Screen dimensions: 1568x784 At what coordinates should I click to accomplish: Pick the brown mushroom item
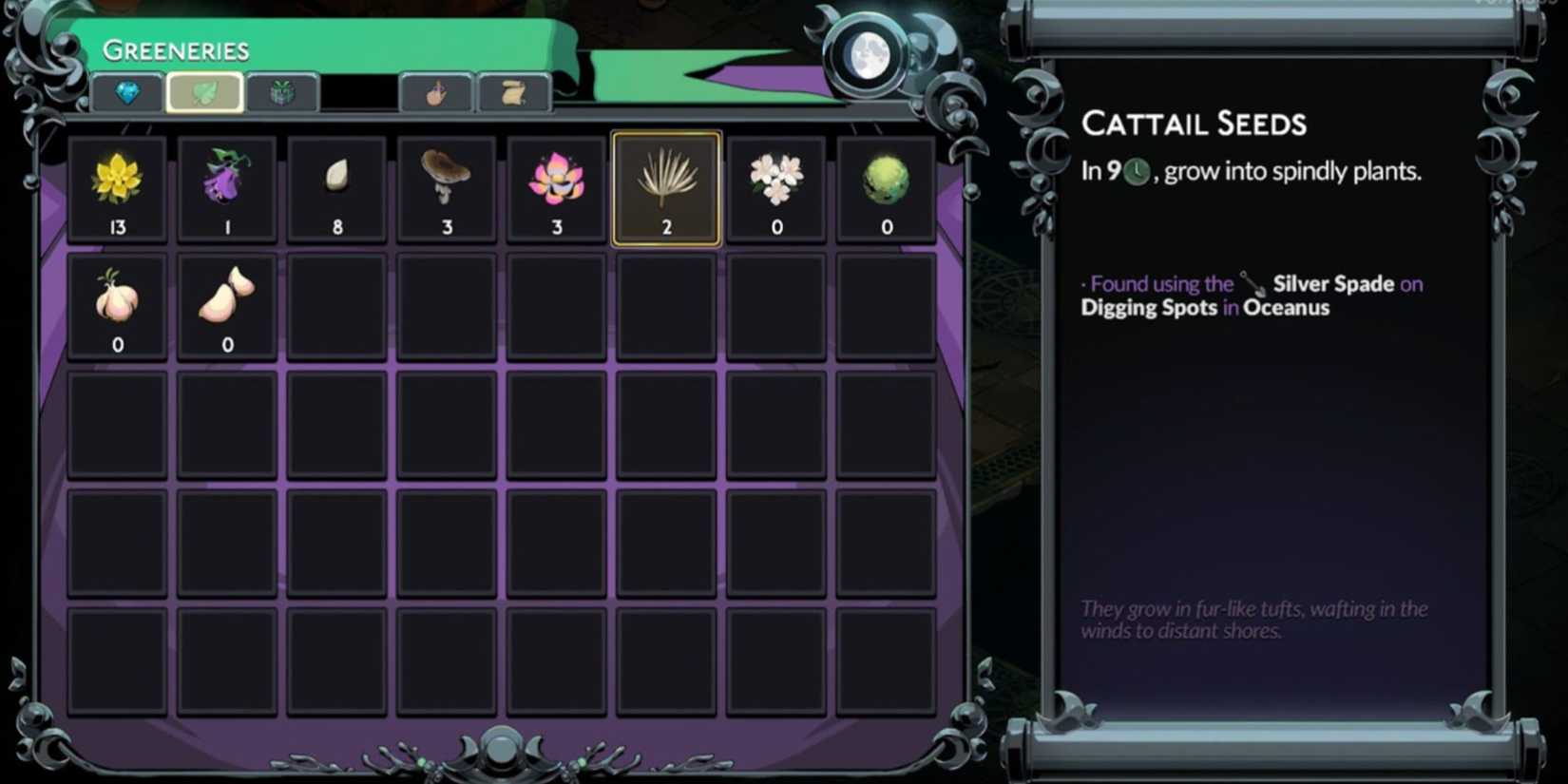[447, 186]
